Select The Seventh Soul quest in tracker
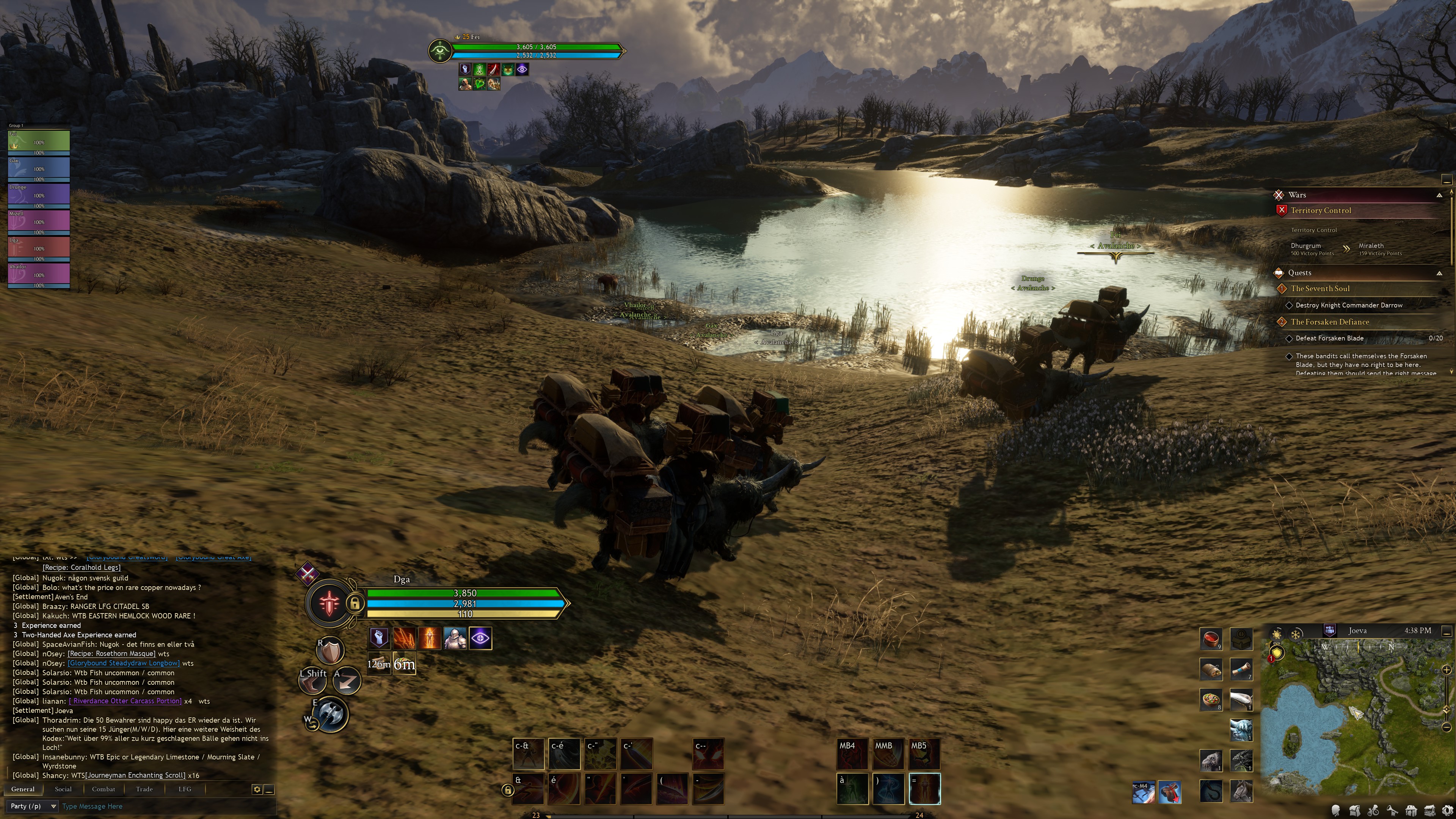The image size is (1456, 819). point(1320,288)
